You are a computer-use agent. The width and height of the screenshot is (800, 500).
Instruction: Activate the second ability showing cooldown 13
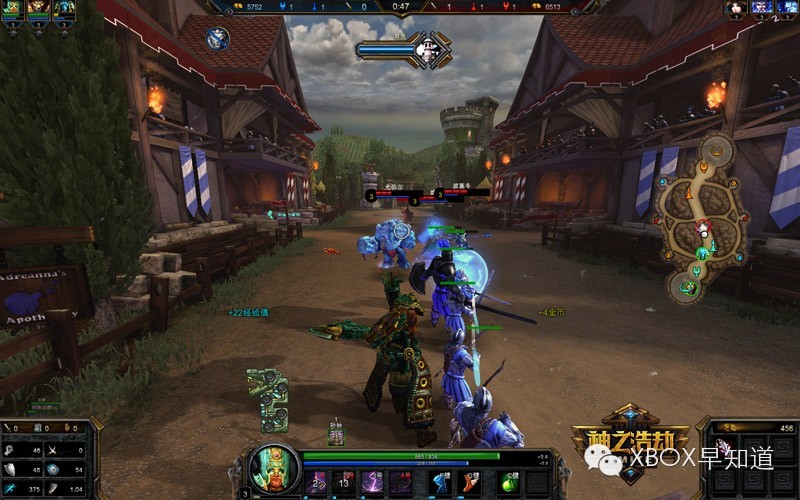click(345, 482)
